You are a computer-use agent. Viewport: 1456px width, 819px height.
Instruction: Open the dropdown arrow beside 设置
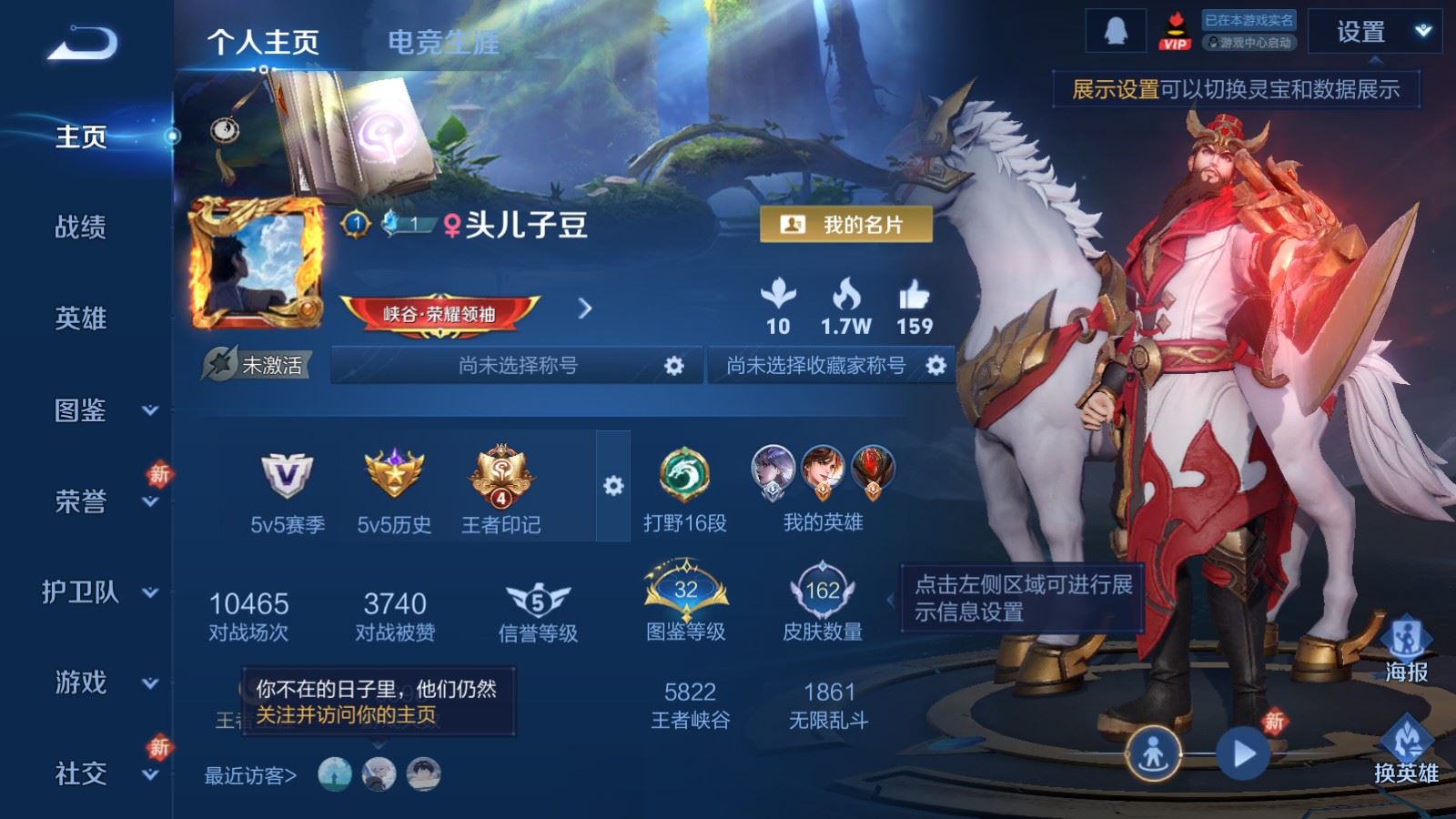point(1421,30)
